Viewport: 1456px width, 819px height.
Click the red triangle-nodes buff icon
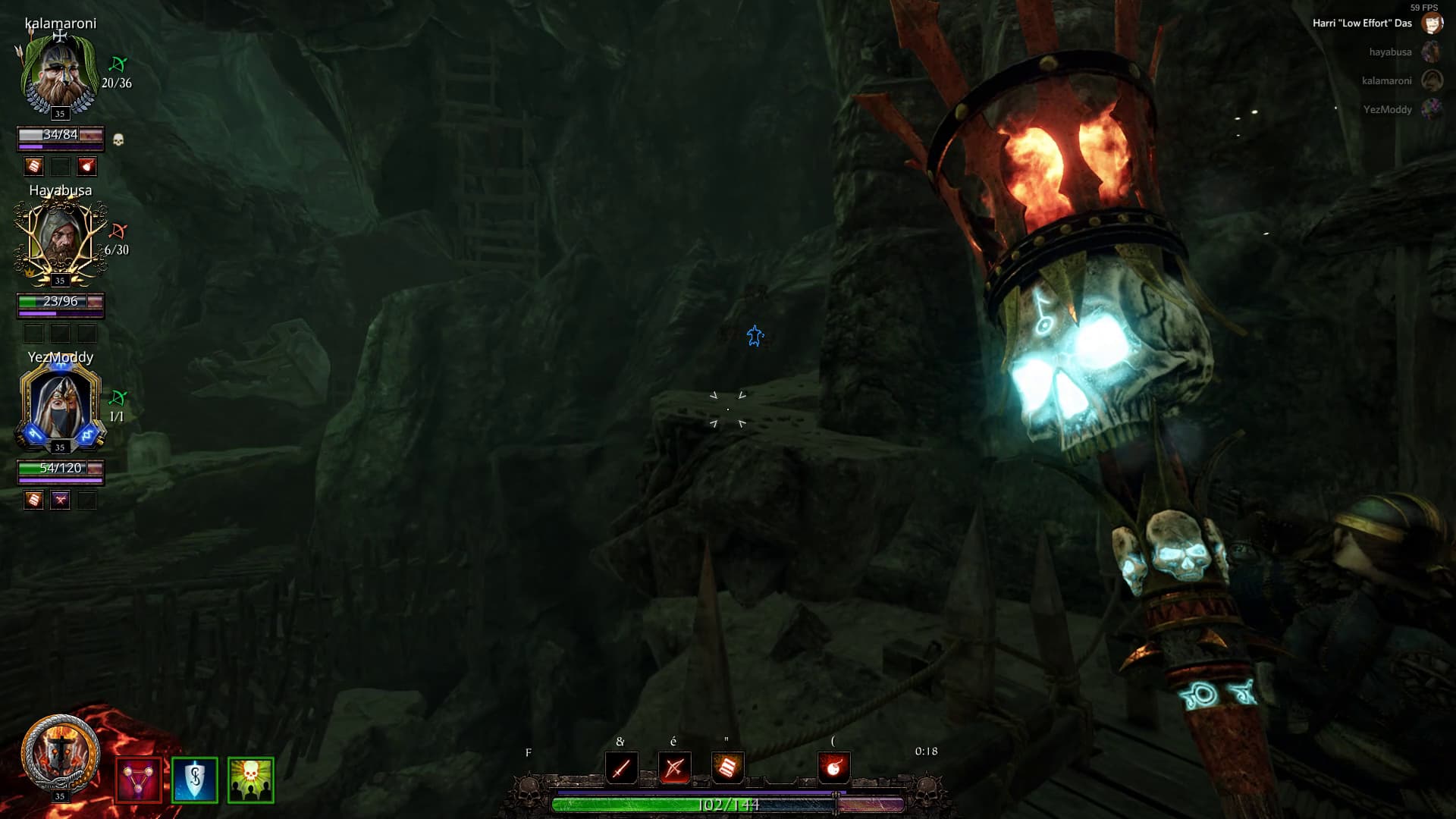tap(138, 780)
